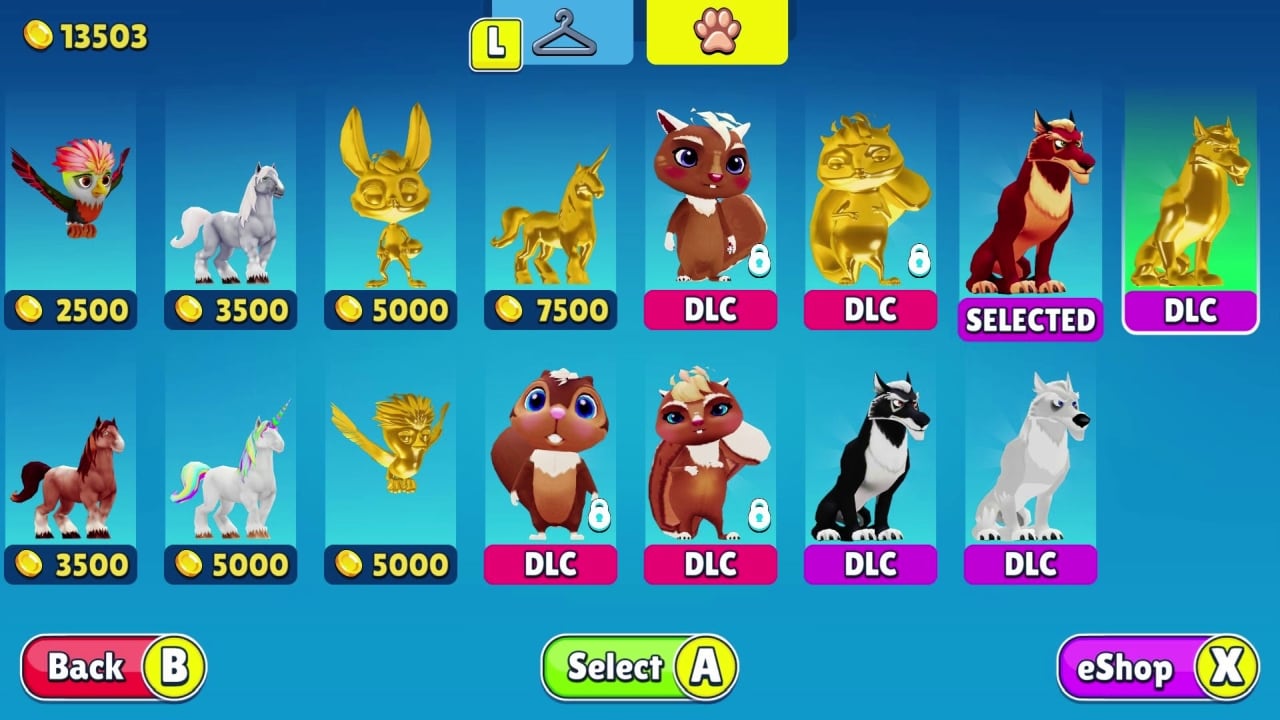Click the coin icon on the 2500 owl price tag
The height and width of the screenshot is (720, 1280).
click(x=31, y=310)
